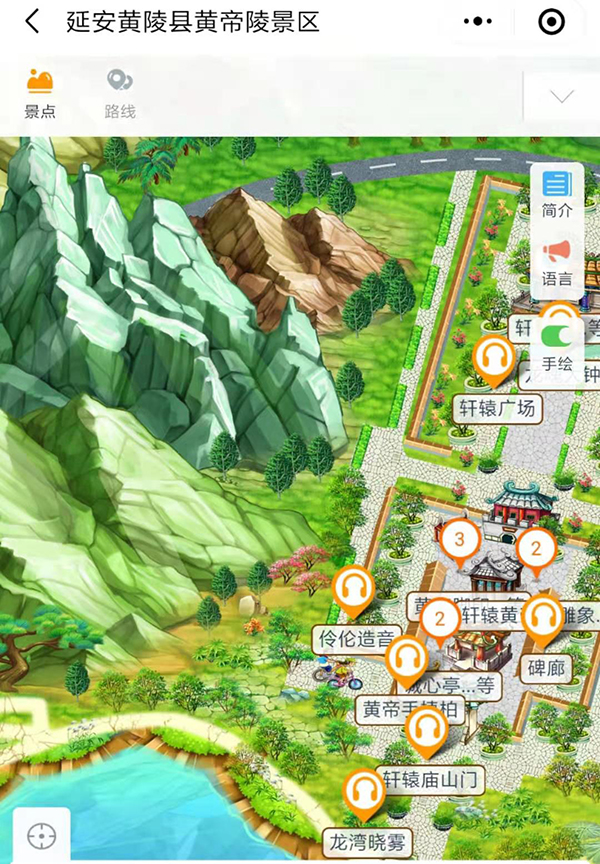Open the three-dot mini-program menu

(480, 21)
